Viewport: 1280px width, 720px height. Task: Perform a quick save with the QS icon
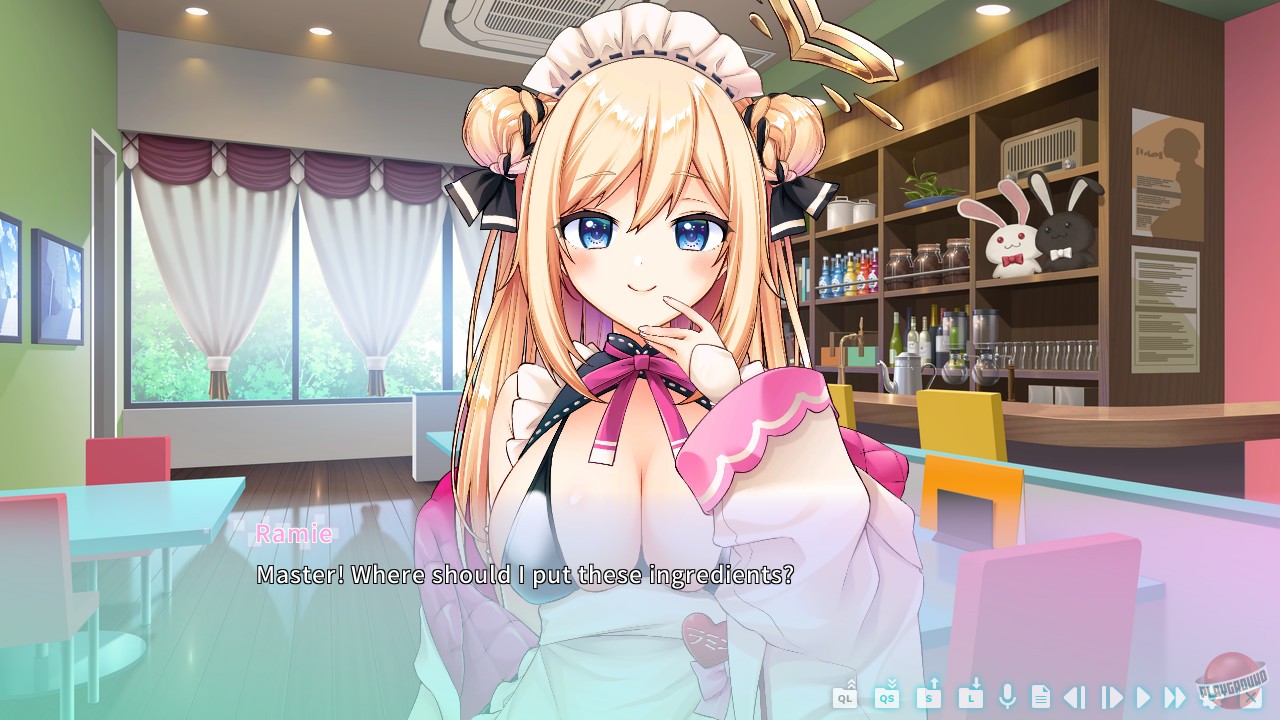(886, 696)
